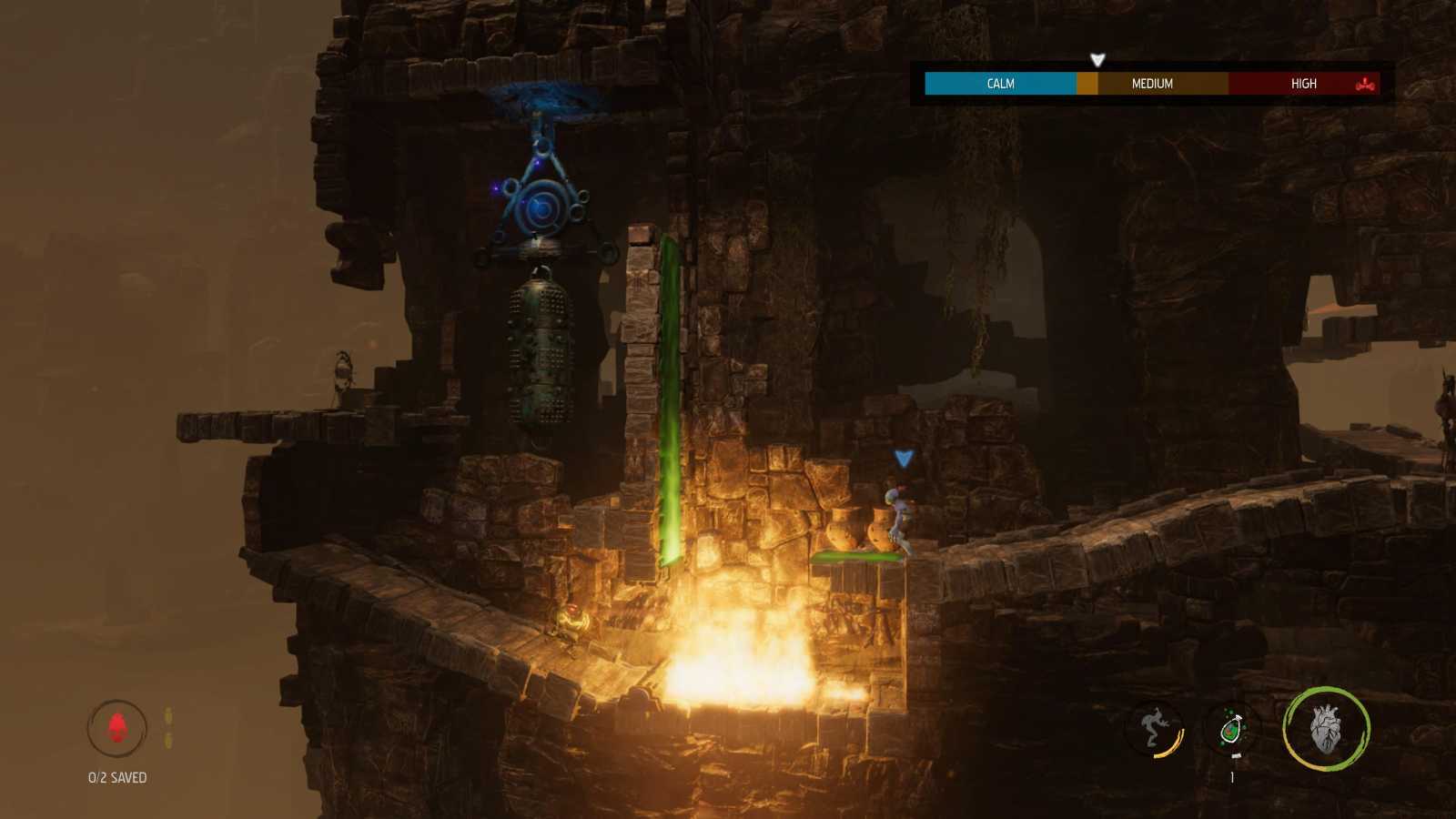
Task: Click the 0/2 SAVED counter
Action: pos(116,778)
